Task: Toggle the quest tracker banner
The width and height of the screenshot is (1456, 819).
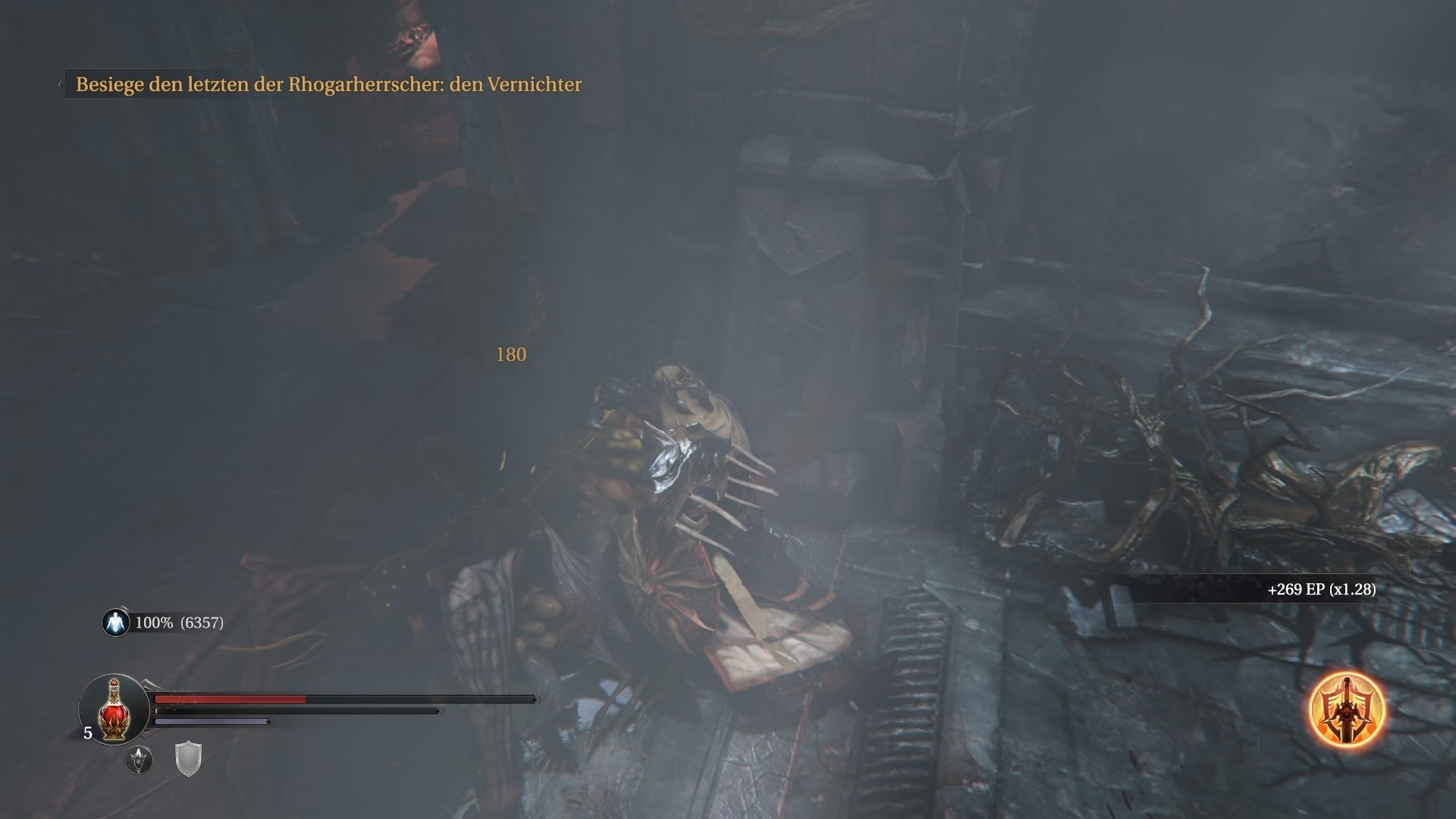Action: [328, 86]
